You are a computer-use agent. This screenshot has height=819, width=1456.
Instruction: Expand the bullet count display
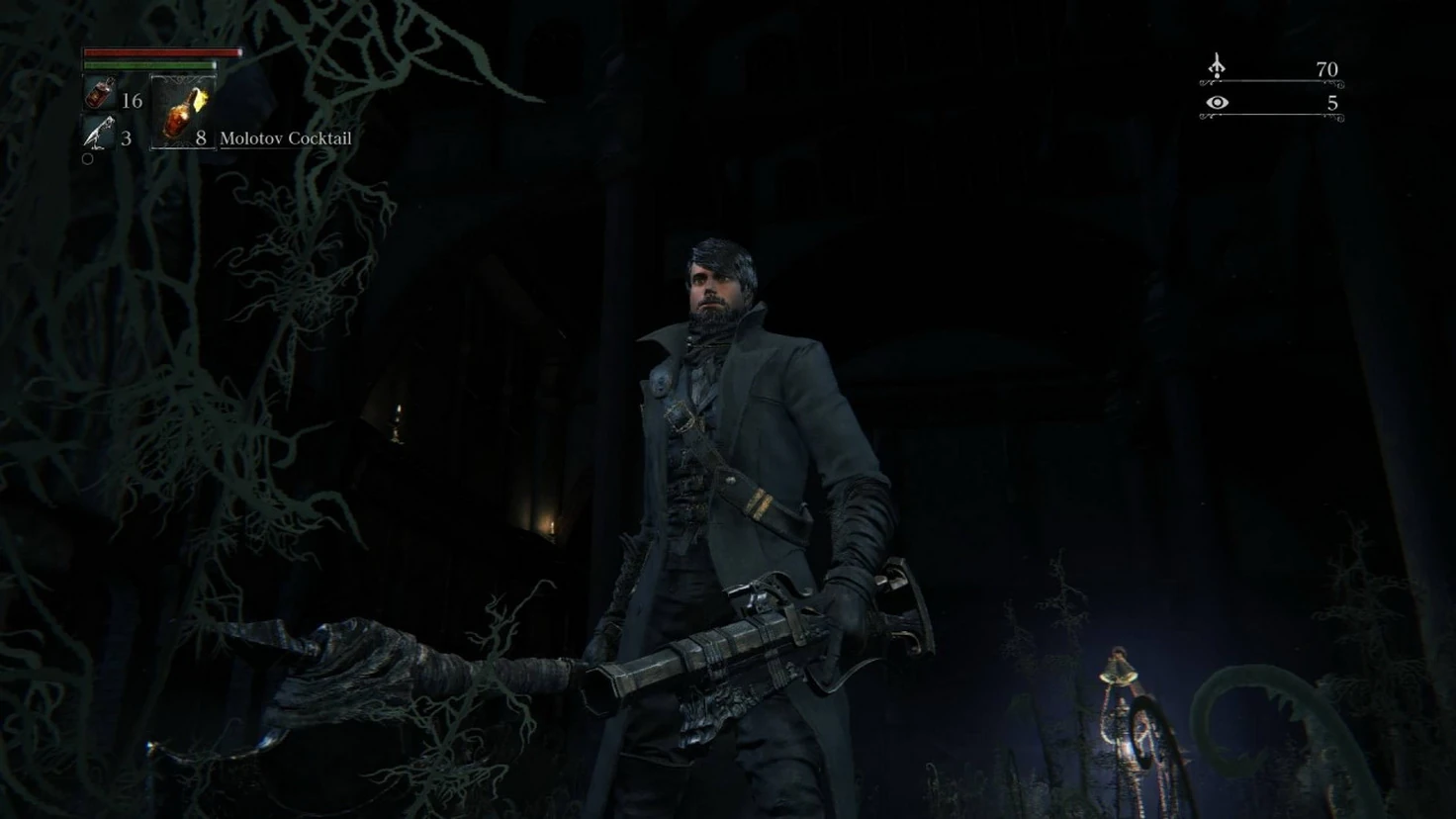pyautogui.click(x=129, y=138)
